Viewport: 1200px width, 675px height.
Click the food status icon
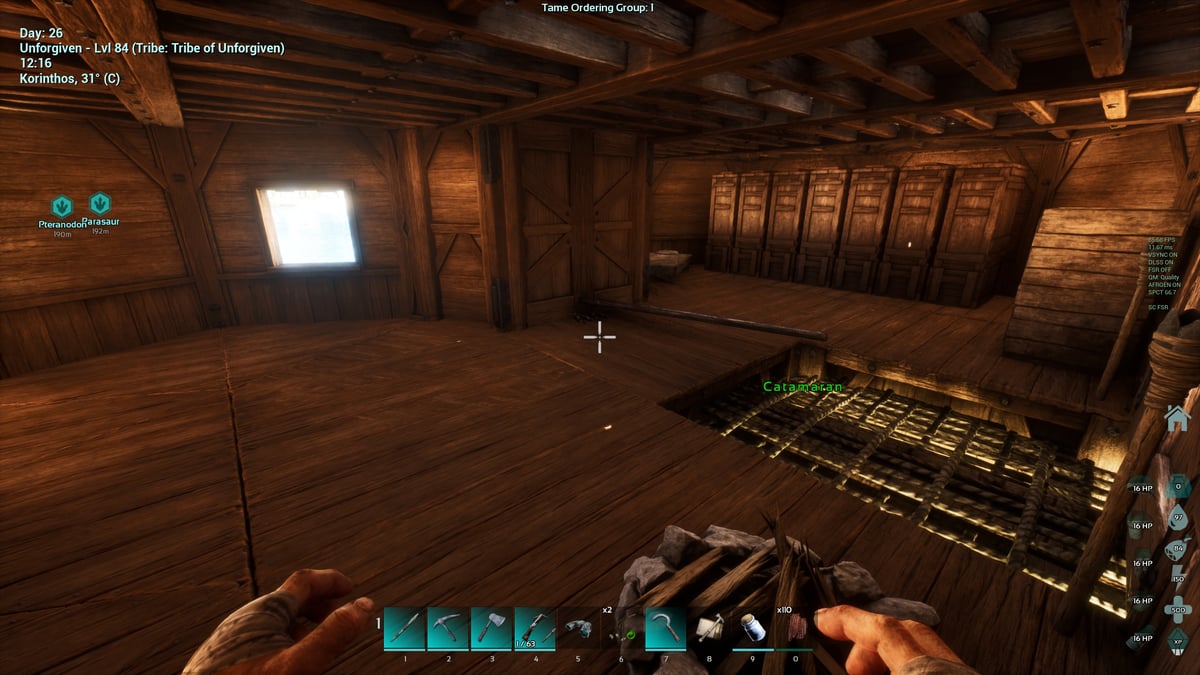(x=1178, y=549)
